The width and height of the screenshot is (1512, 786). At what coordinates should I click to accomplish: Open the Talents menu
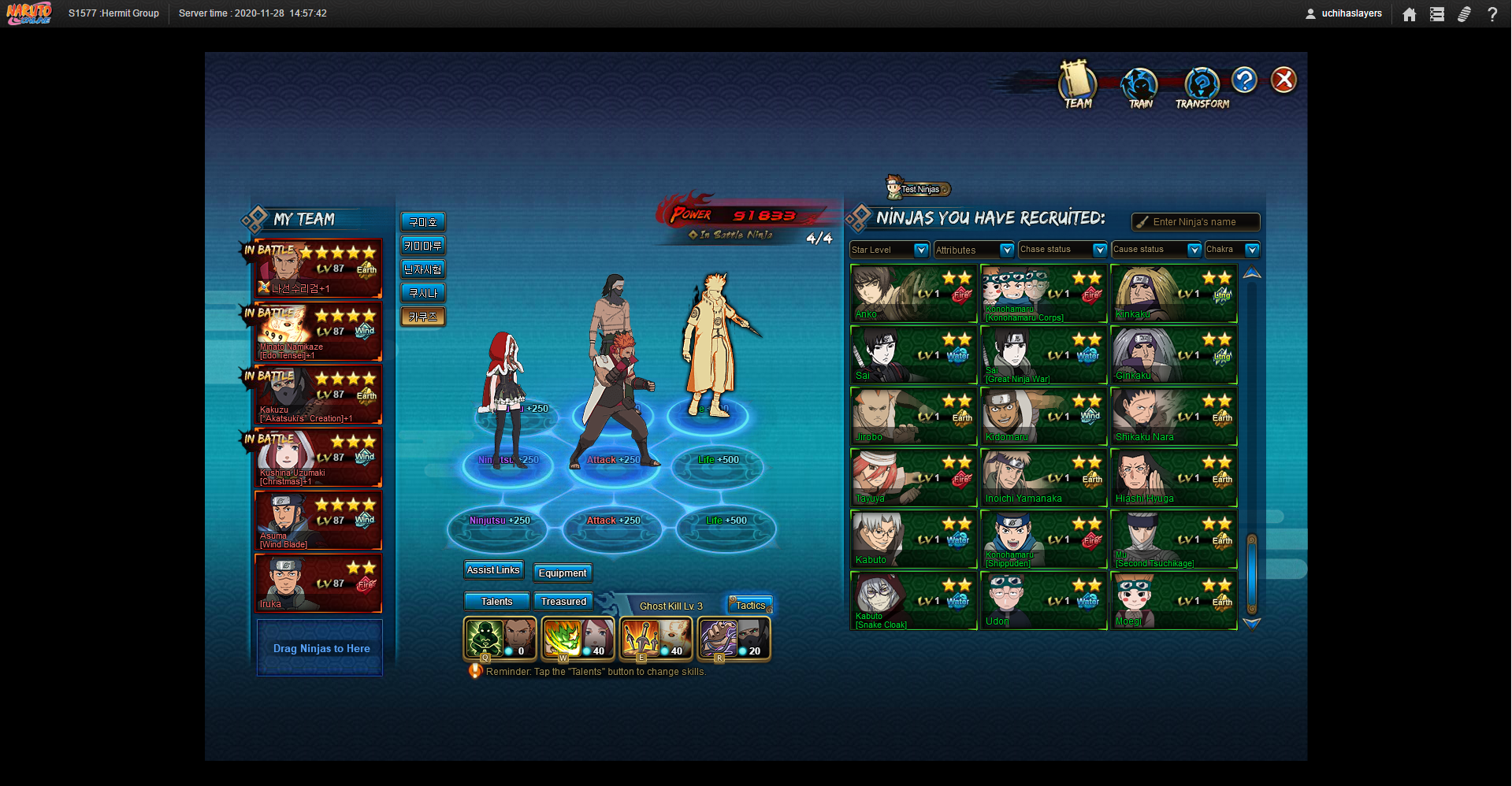pos(496,601)
